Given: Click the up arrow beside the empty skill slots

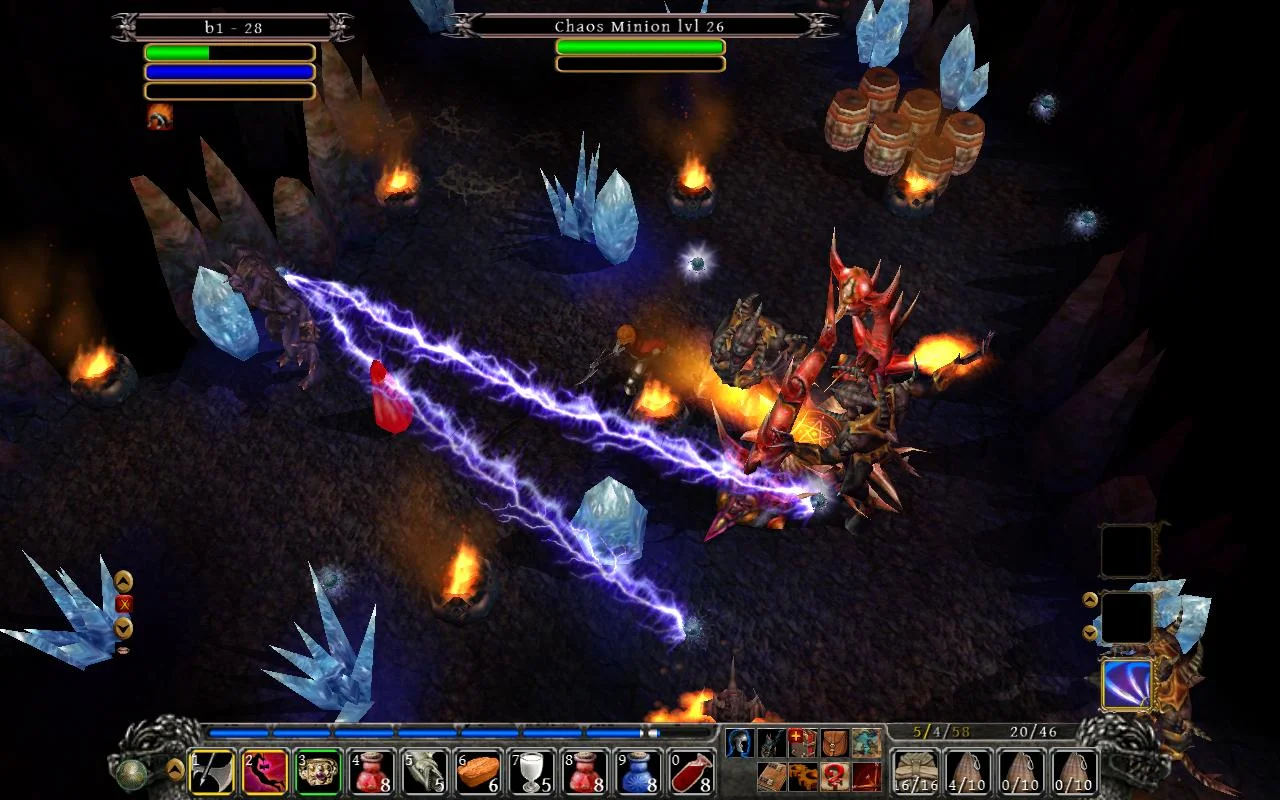Looking at the screenshot, I should pos(1088,600).
